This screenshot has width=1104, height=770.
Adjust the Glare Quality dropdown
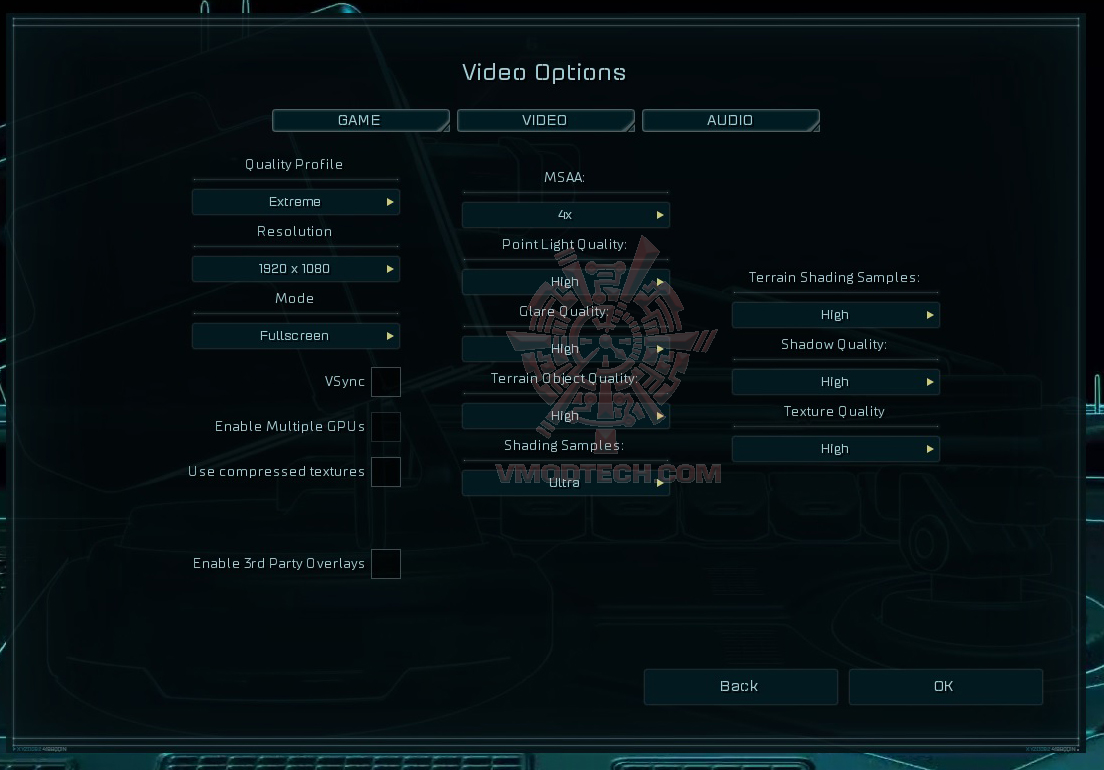coord(566,349)
